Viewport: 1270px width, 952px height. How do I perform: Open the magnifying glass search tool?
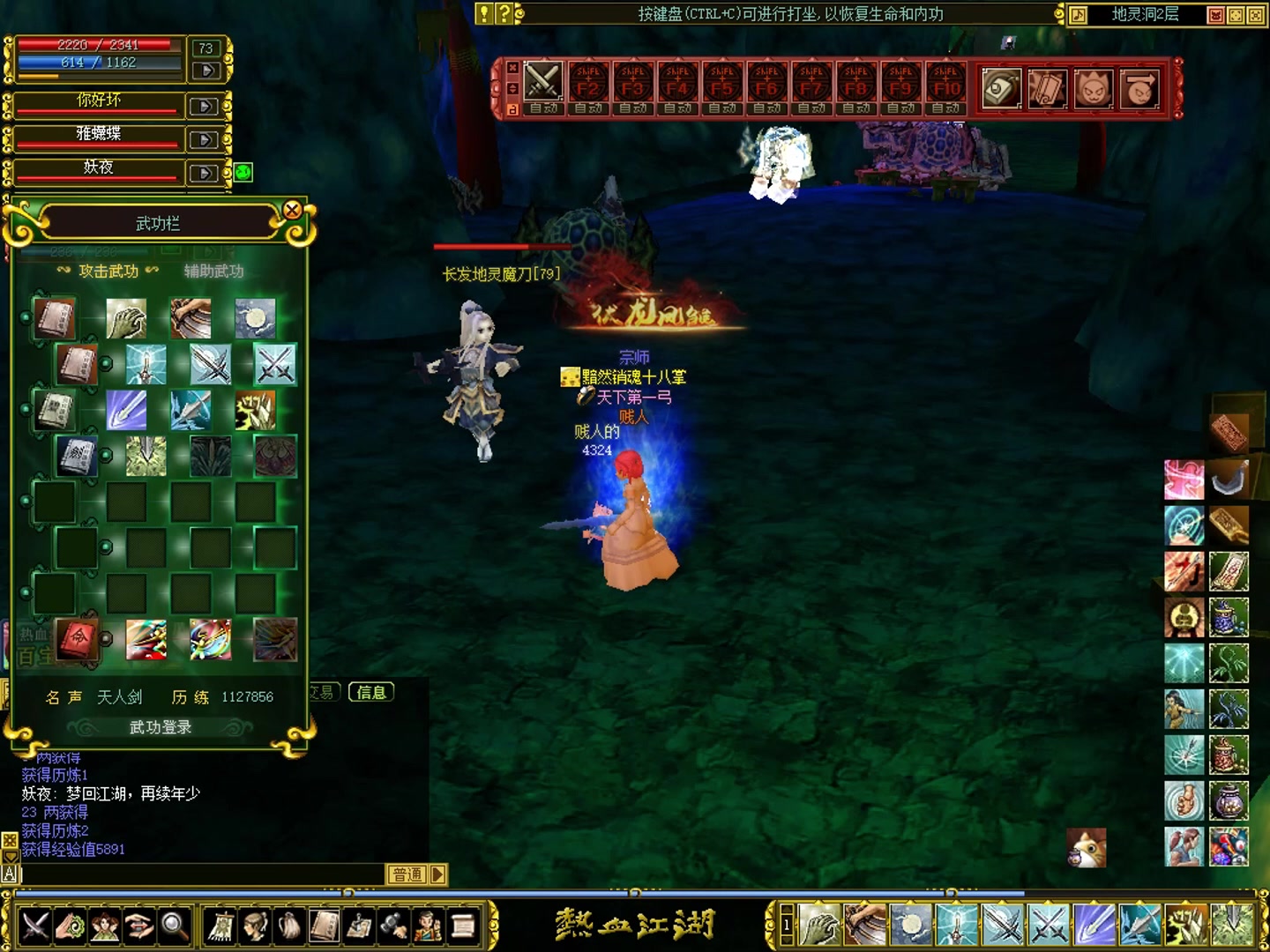coord(174,926)
